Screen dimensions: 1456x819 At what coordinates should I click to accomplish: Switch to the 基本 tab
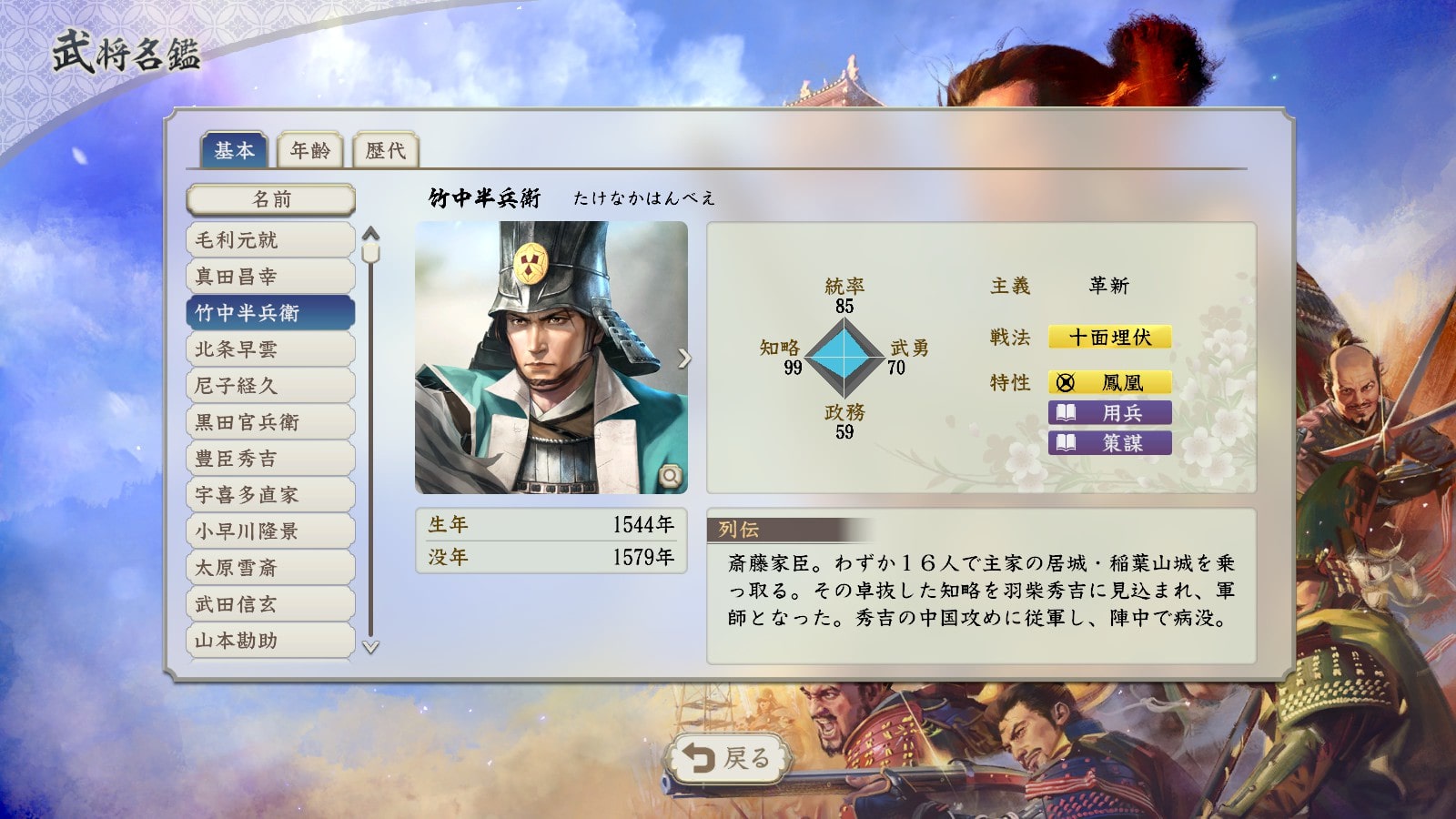234,150
